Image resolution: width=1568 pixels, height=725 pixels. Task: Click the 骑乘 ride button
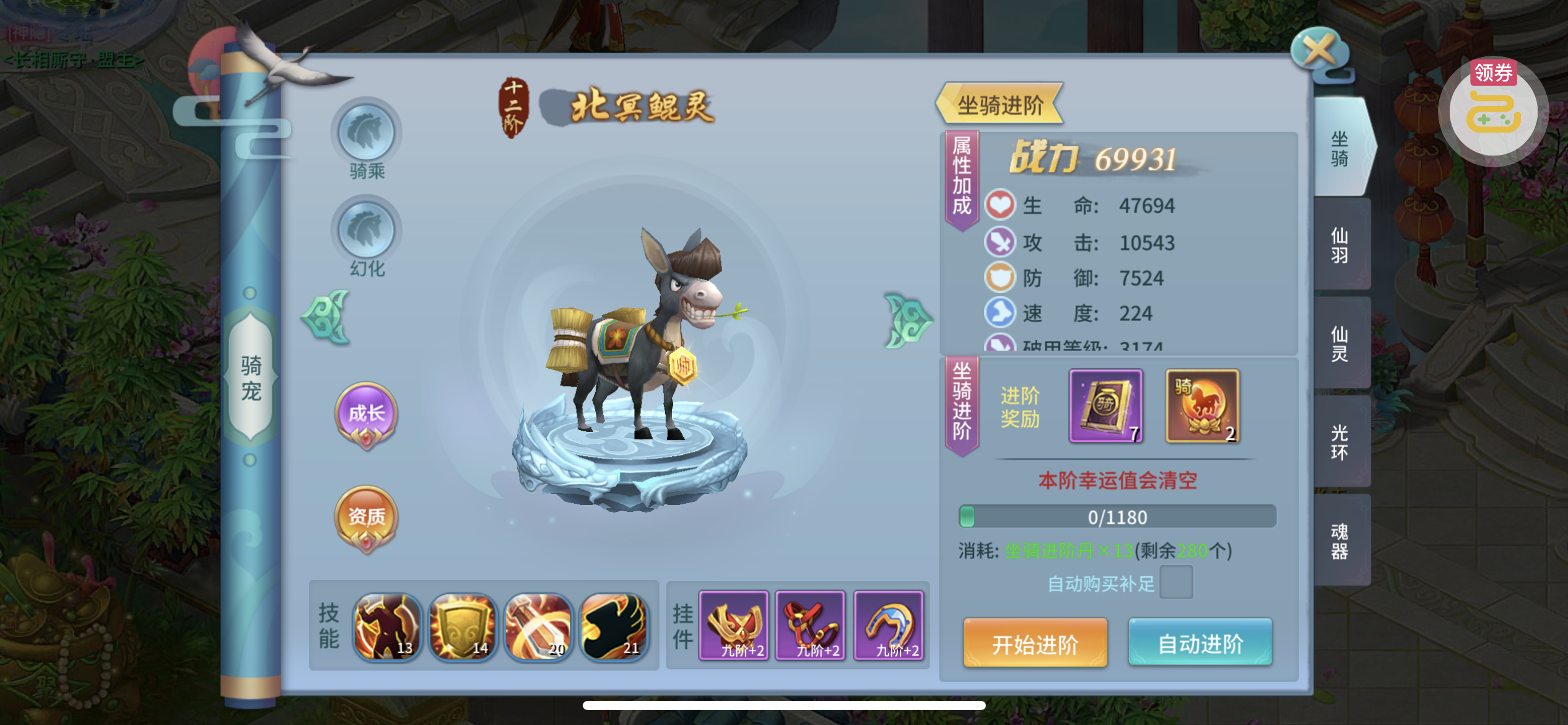[367, 133]
